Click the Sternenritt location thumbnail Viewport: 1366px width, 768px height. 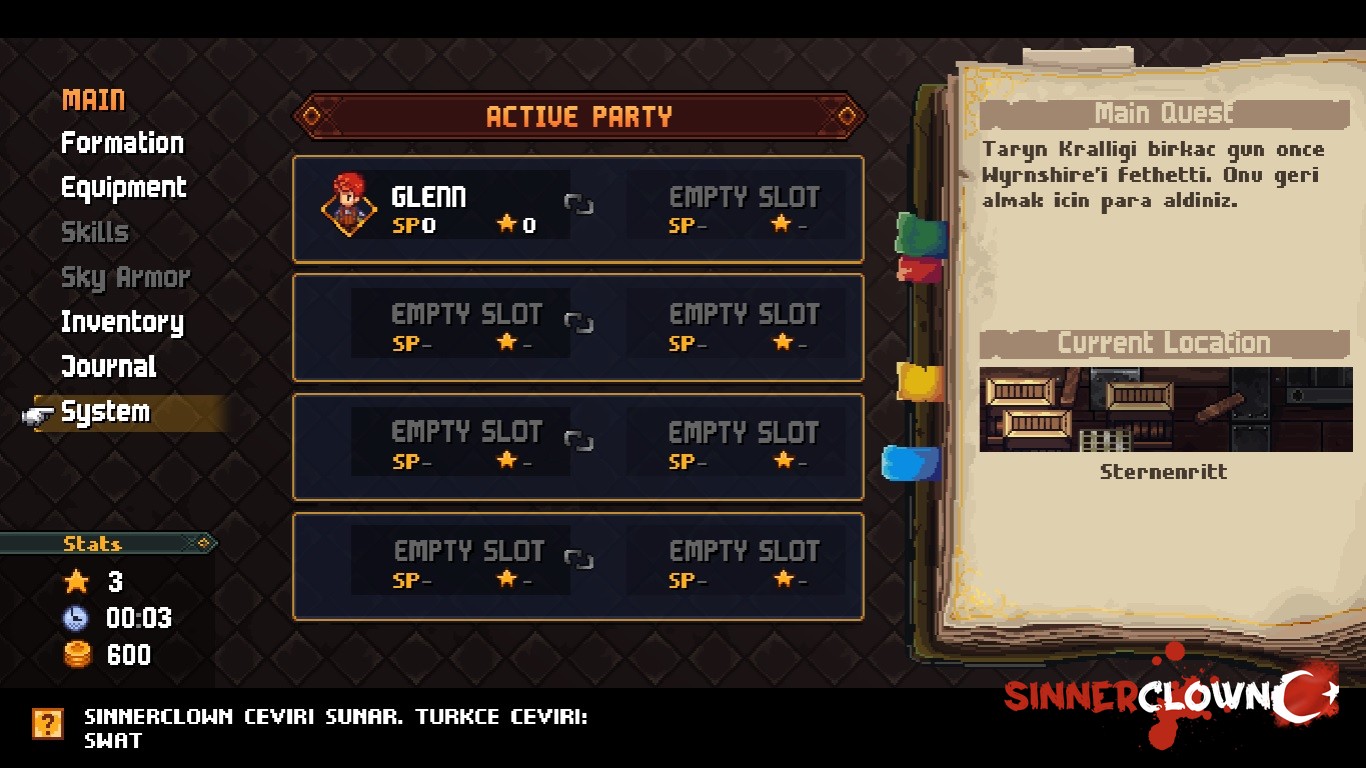[1165, 409]
